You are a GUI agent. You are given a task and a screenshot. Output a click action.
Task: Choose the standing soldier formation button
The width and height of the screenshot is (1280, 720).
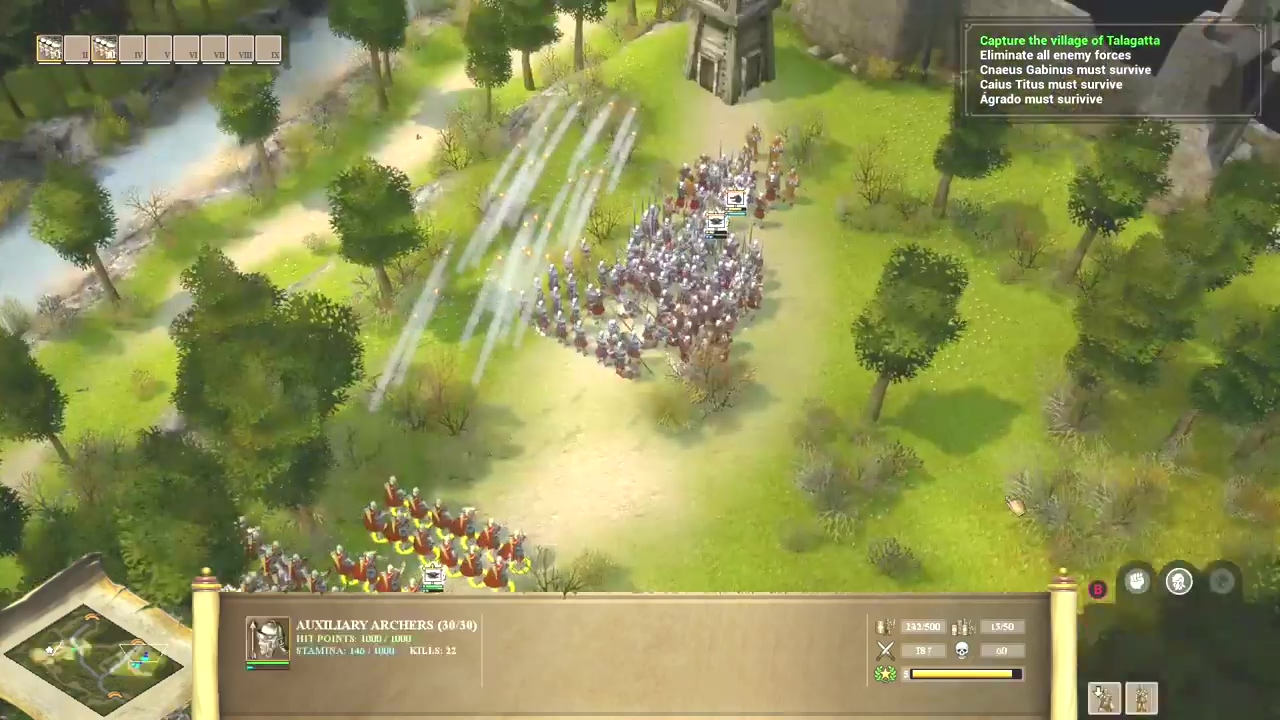point(1141,697)
